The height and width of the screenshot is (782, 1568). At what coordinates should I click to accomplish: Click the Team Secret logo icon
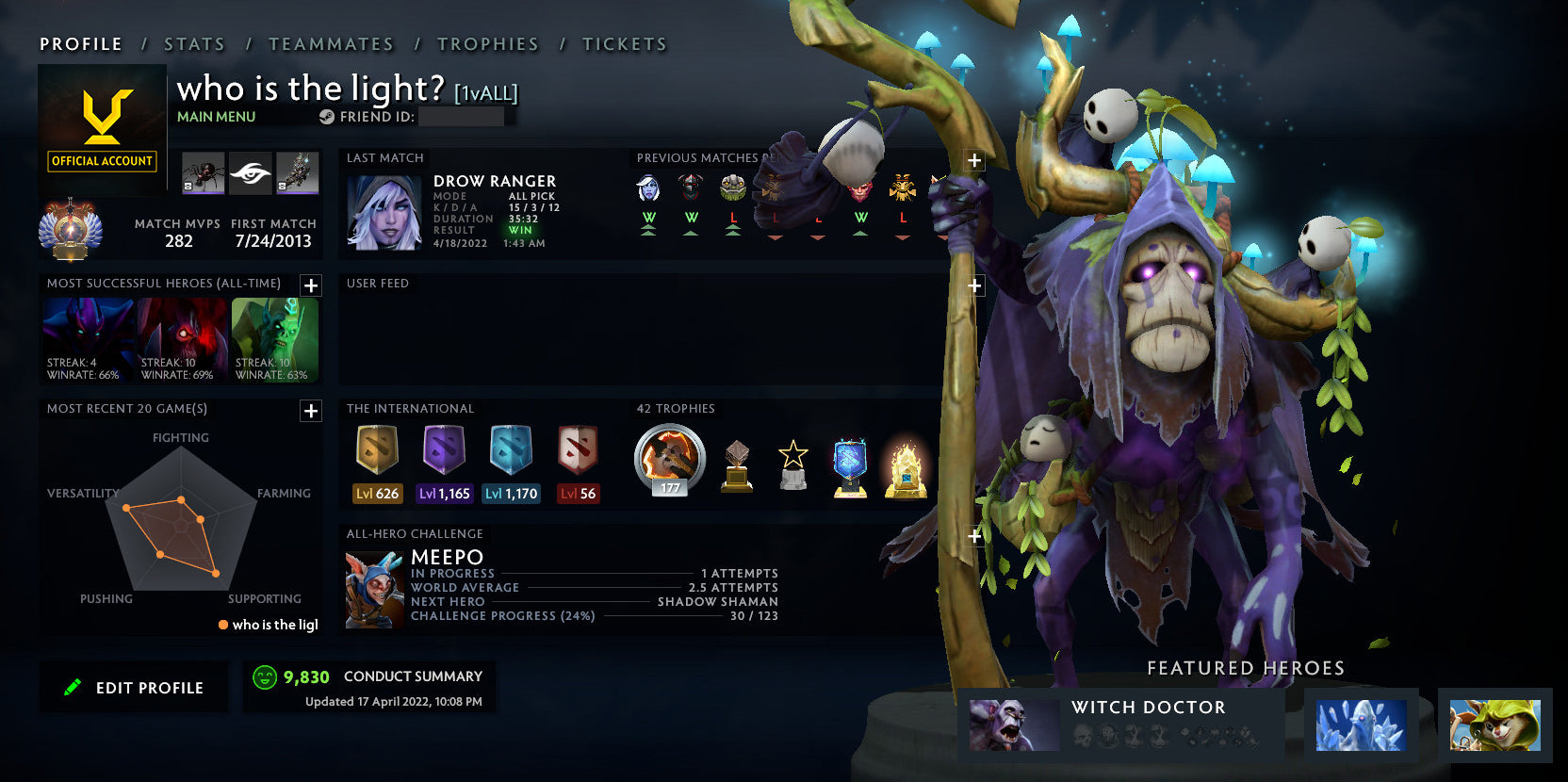point(251,173)
